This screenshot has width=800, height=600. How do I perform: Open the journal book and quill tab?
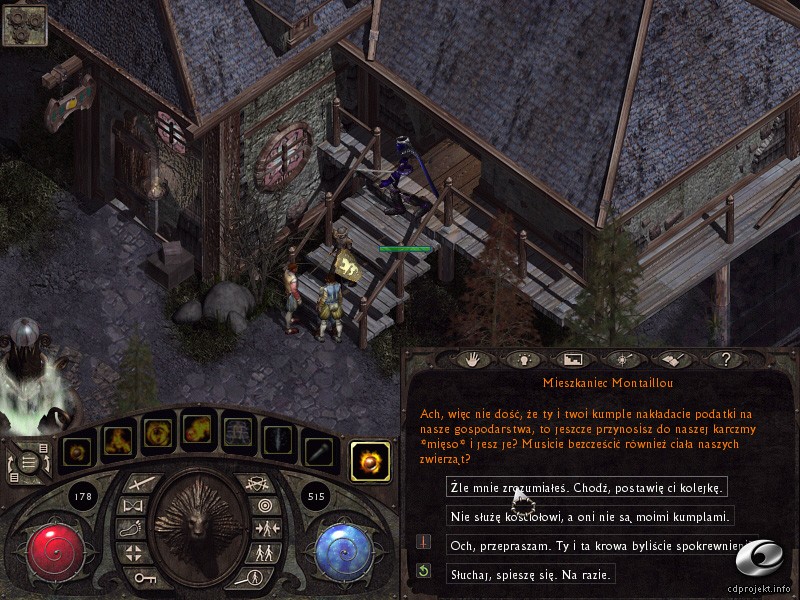[x=671, y=357]
